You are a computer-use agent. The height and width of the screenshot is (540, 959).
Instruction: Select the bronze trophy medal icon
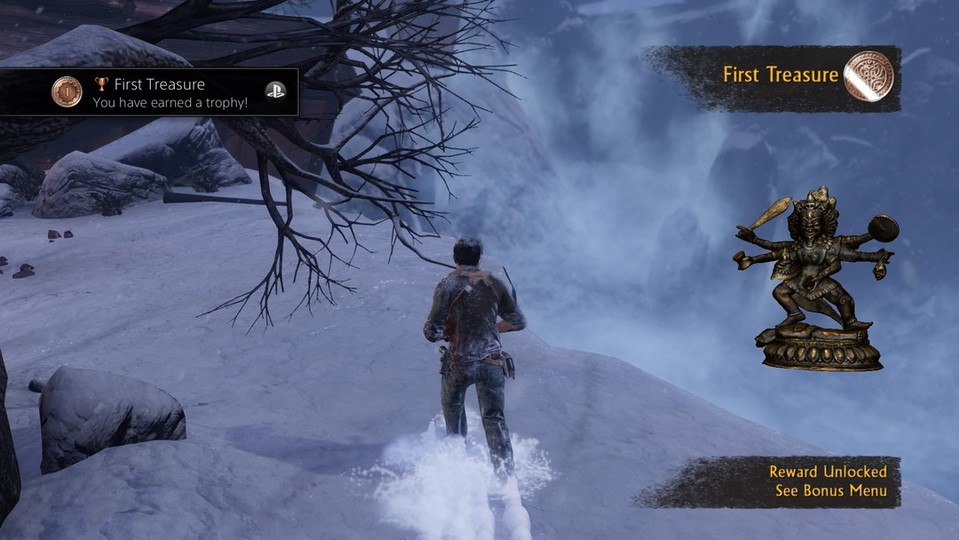[66, 92]
